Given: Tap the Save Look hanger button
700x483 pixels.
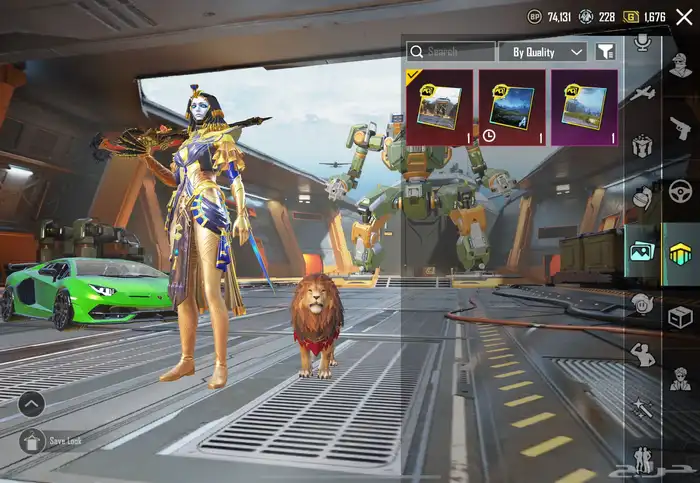Looking at the screenshot, I should click(x=33, y=441).
